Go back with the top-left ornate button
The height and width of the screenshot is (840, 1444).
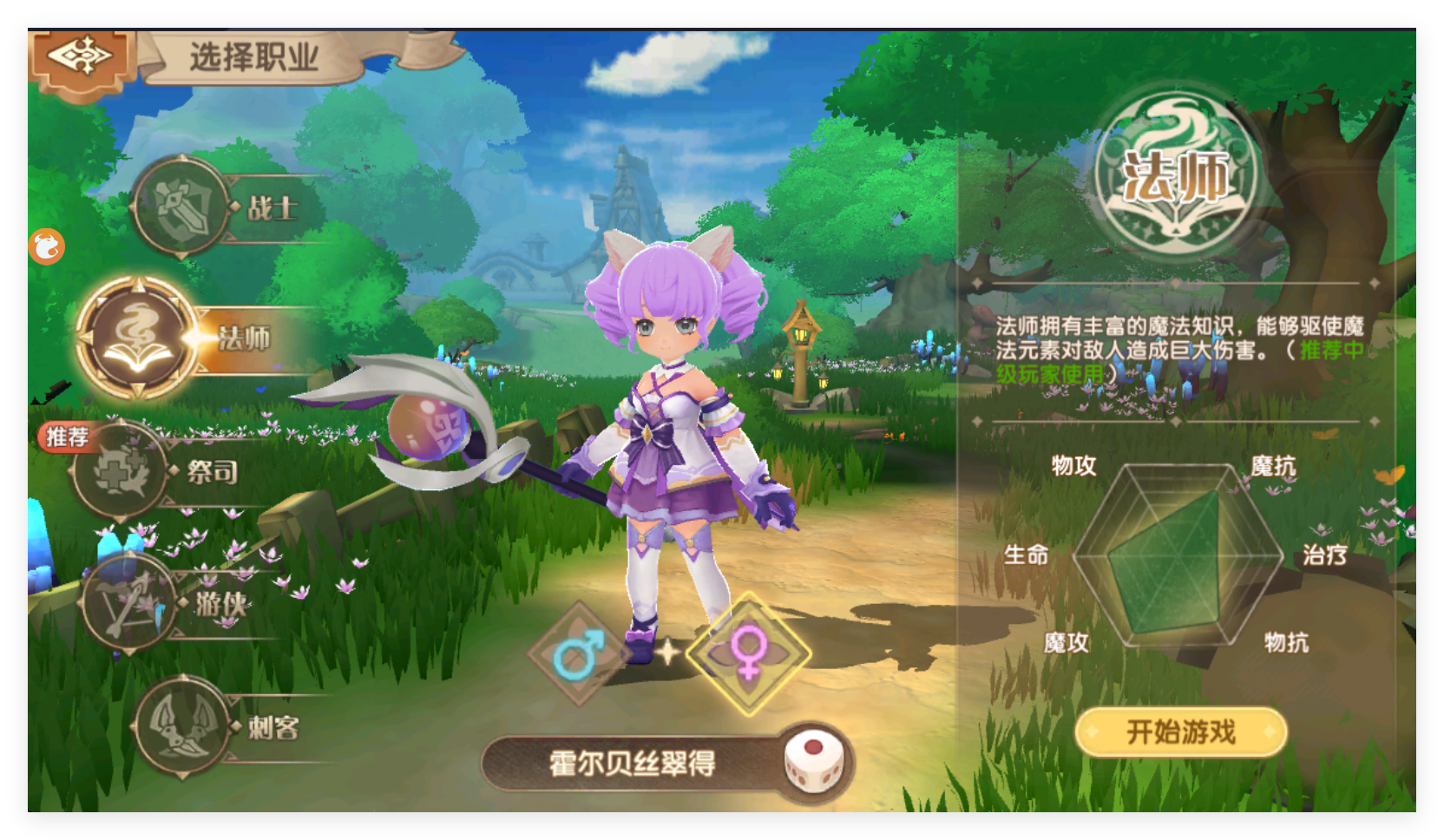(81, 59)
